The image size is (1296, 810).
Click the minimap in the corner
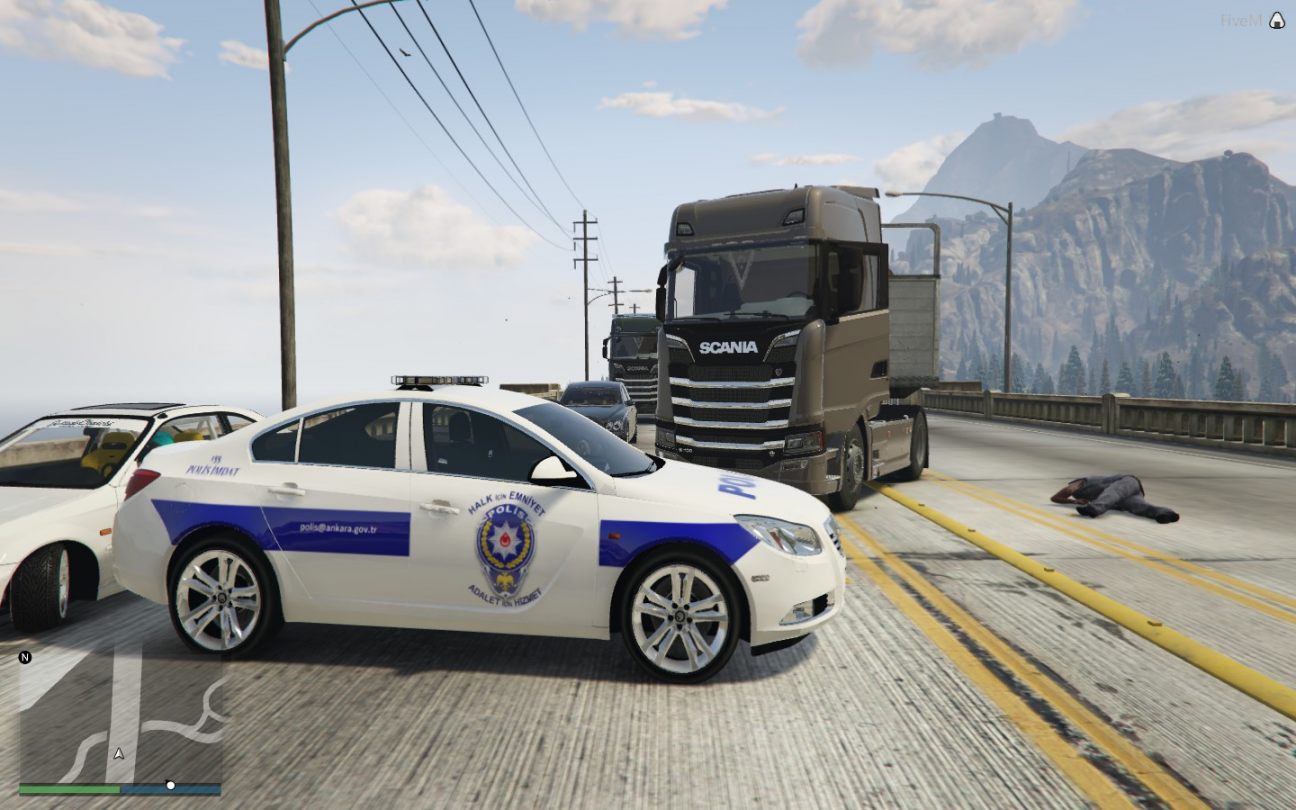pos(120,715)
